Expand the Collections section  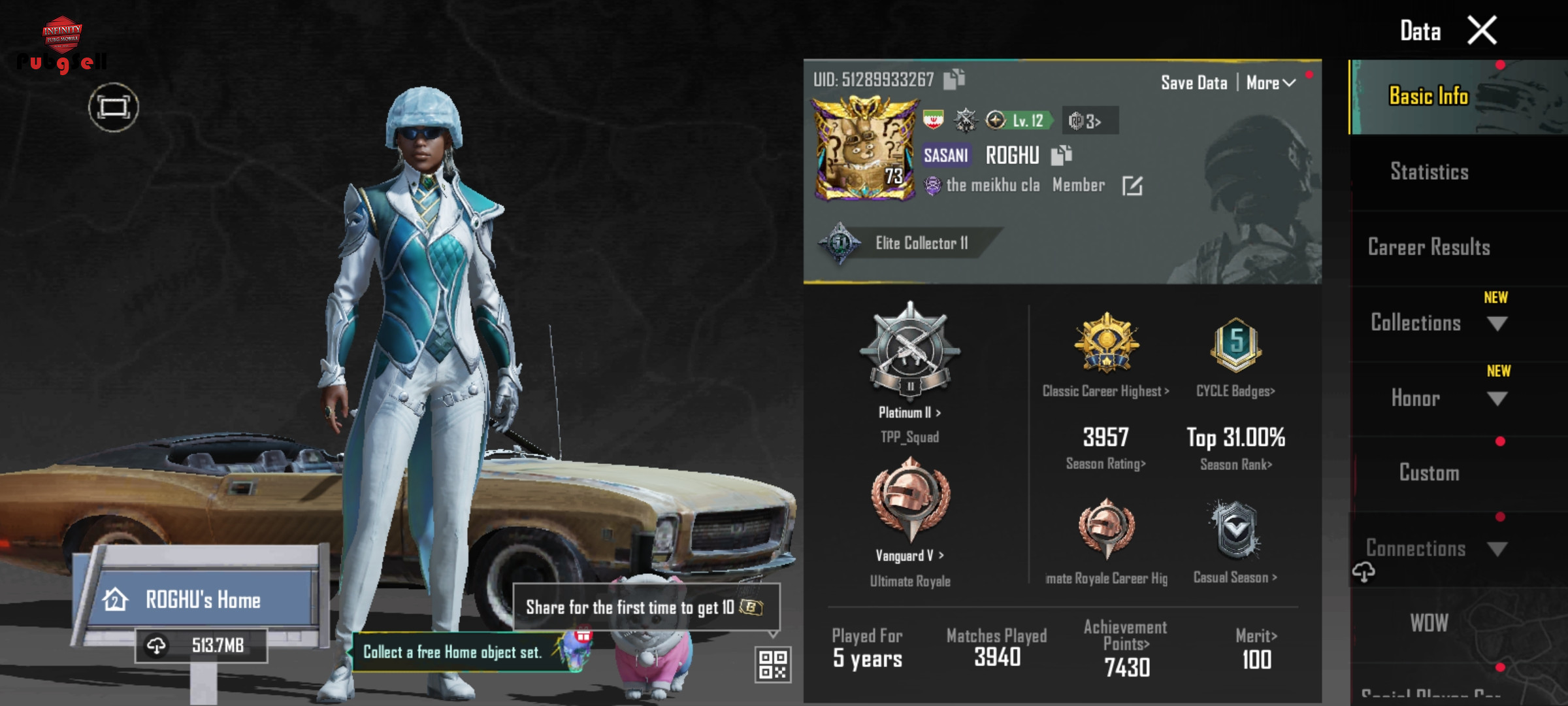1497,324
